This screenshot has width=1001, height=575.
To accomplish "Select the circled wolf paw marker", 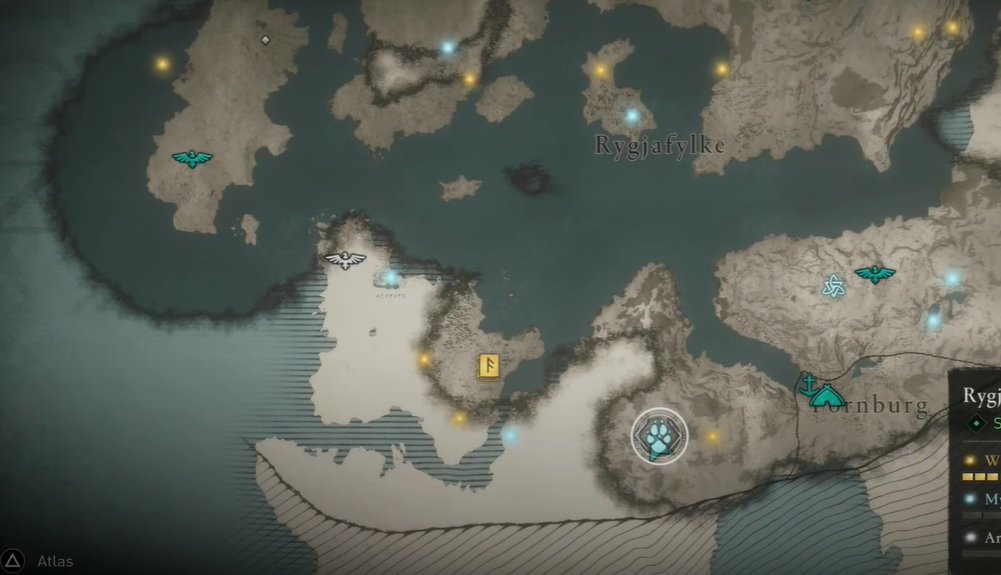I will (x=659, y=436).
